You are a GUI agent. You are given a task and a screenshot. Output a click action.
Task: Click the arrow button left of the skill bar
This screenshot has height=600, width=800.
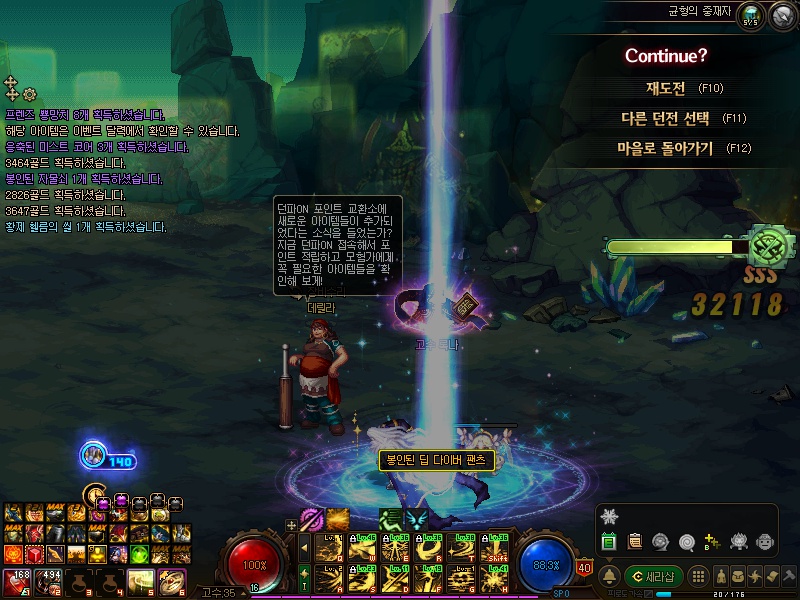point(305,549)
